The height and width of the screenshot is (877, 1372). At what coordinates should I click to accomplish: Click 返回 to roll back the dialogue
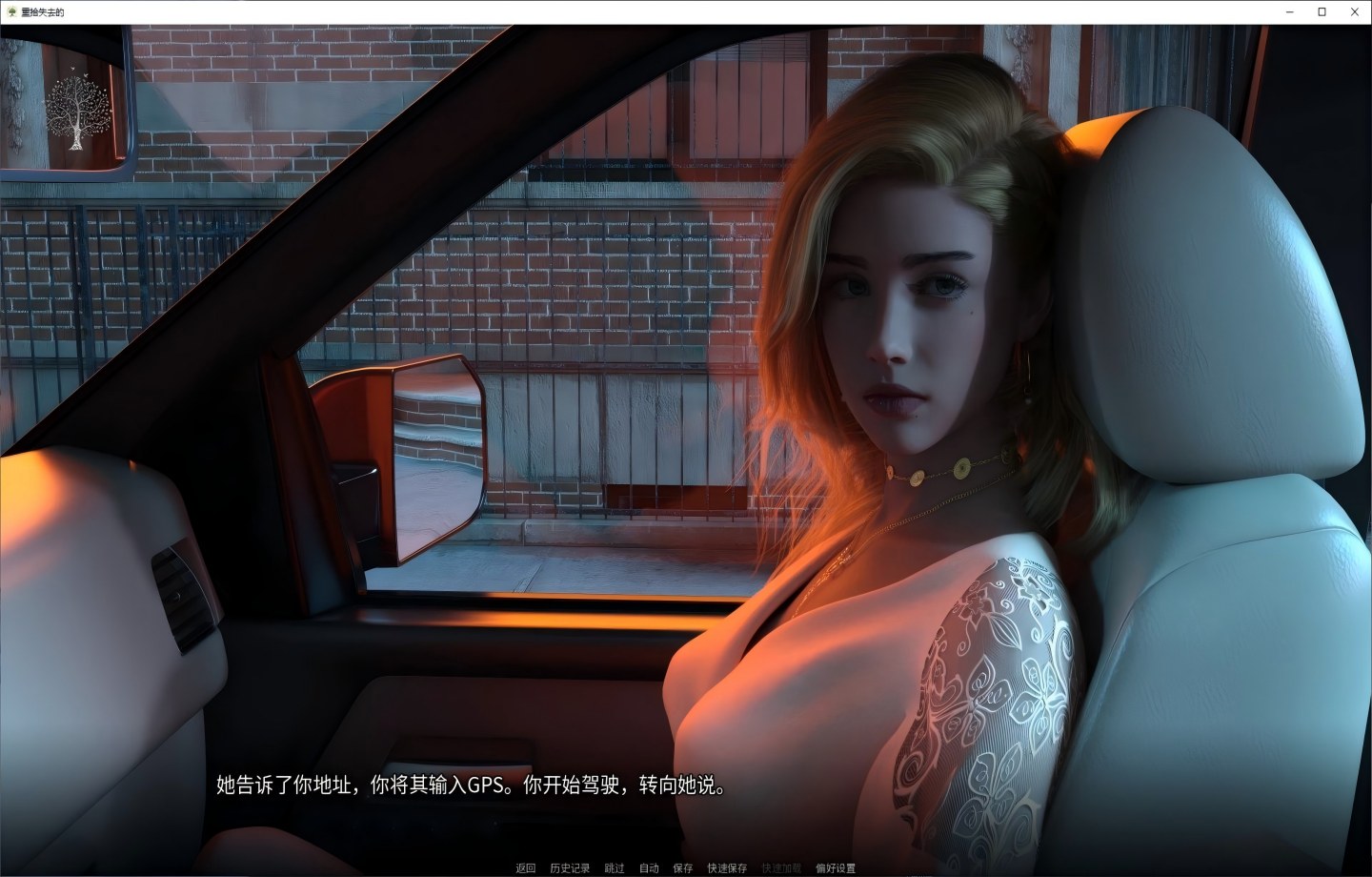pos(525,868)
